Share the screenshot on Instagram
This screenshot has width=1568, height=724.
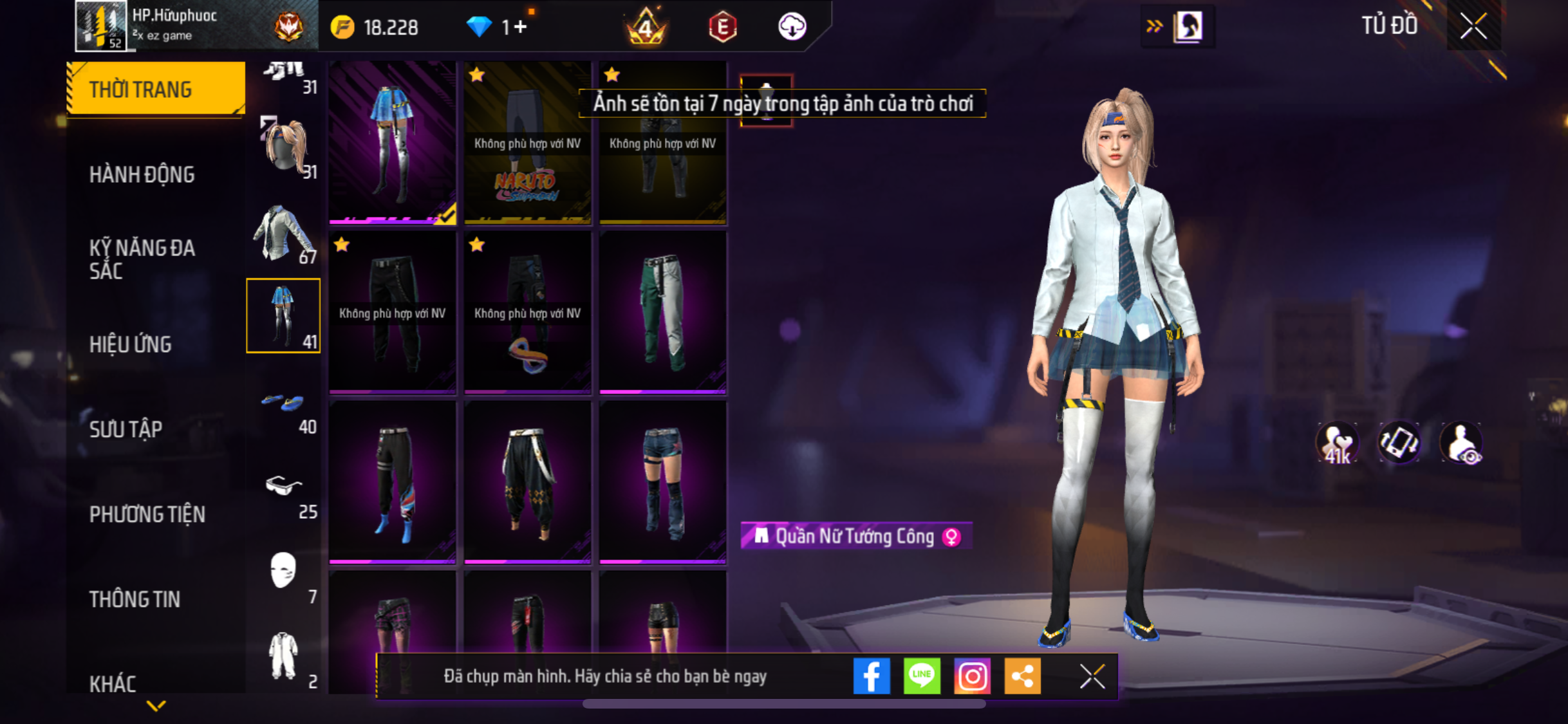[x=971, y=676]
